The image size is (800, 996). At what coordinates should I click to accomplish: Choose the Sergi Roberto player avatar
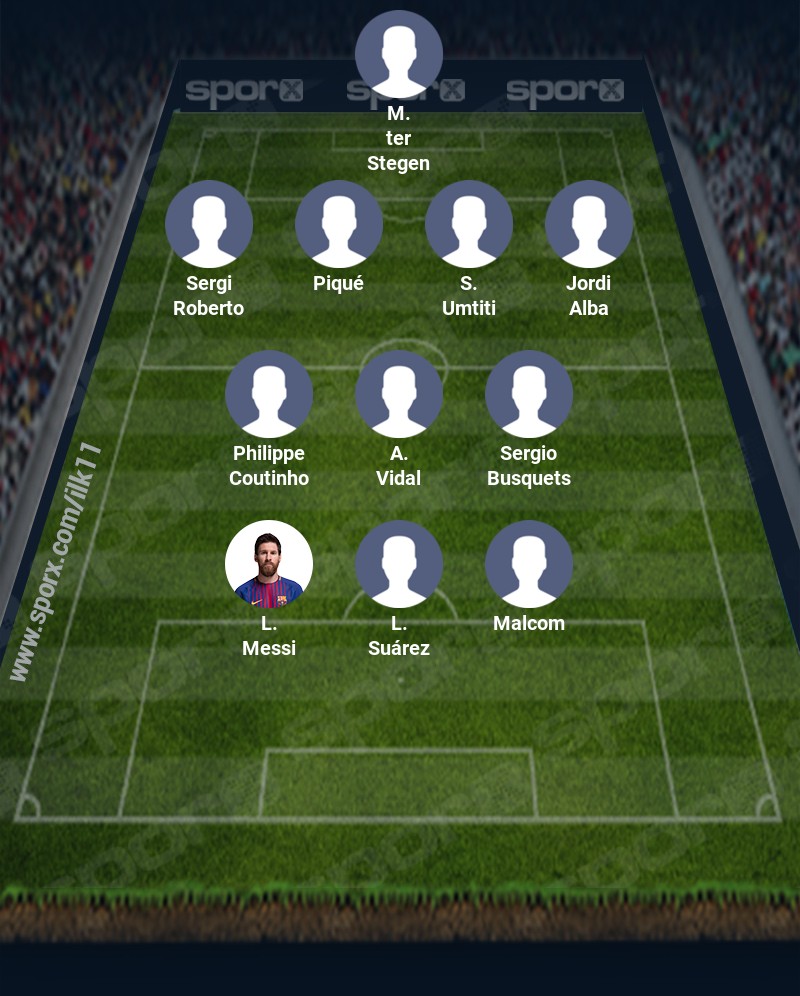click(209, 224)
